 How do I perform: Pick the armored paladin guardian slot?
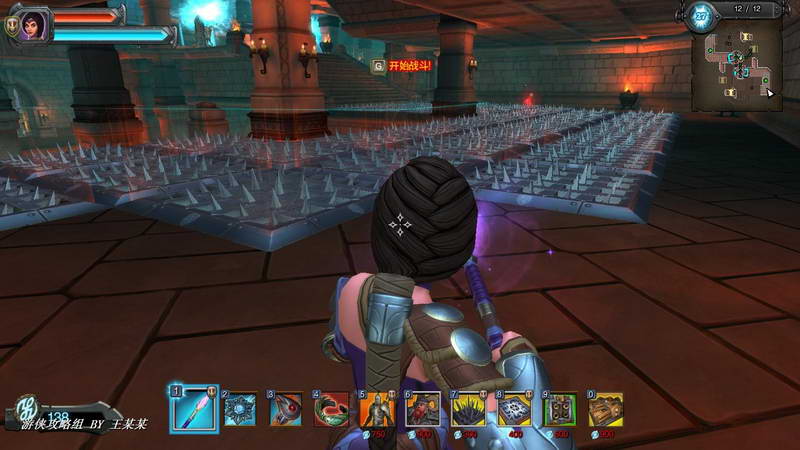[377, 409]
